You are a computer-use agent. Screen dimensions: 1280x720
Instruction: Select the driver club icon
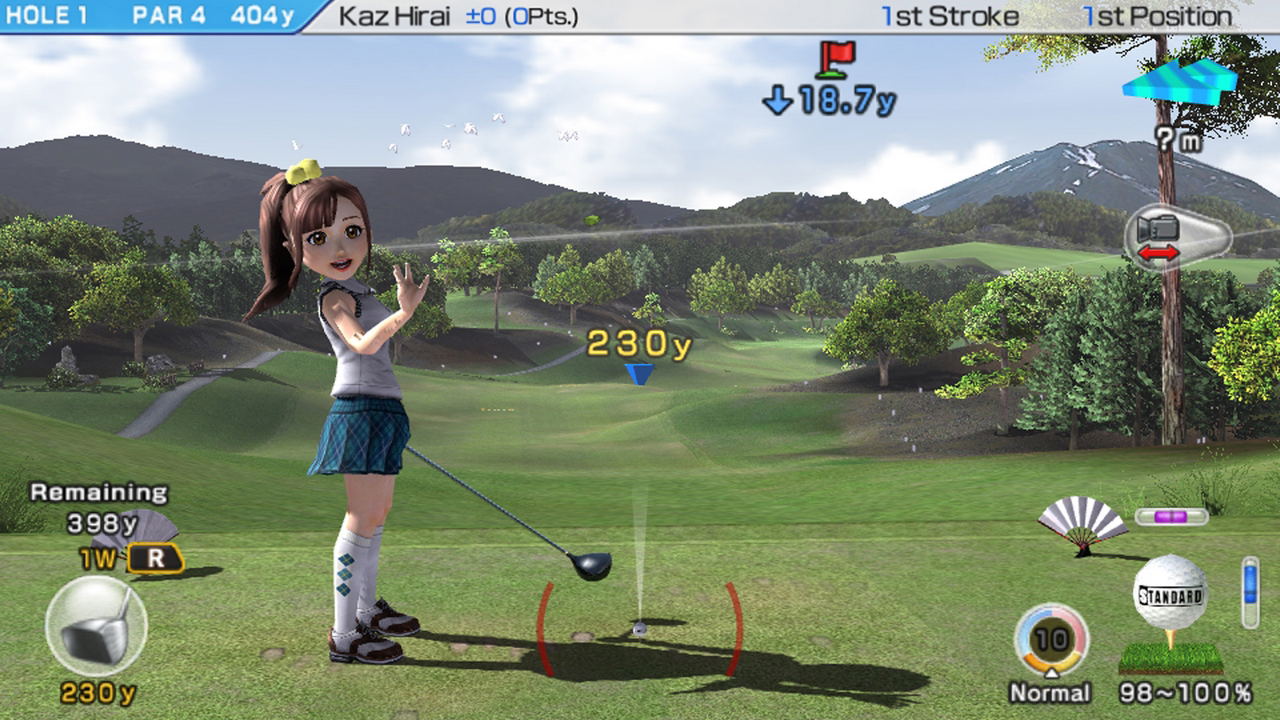click(96, 627)
